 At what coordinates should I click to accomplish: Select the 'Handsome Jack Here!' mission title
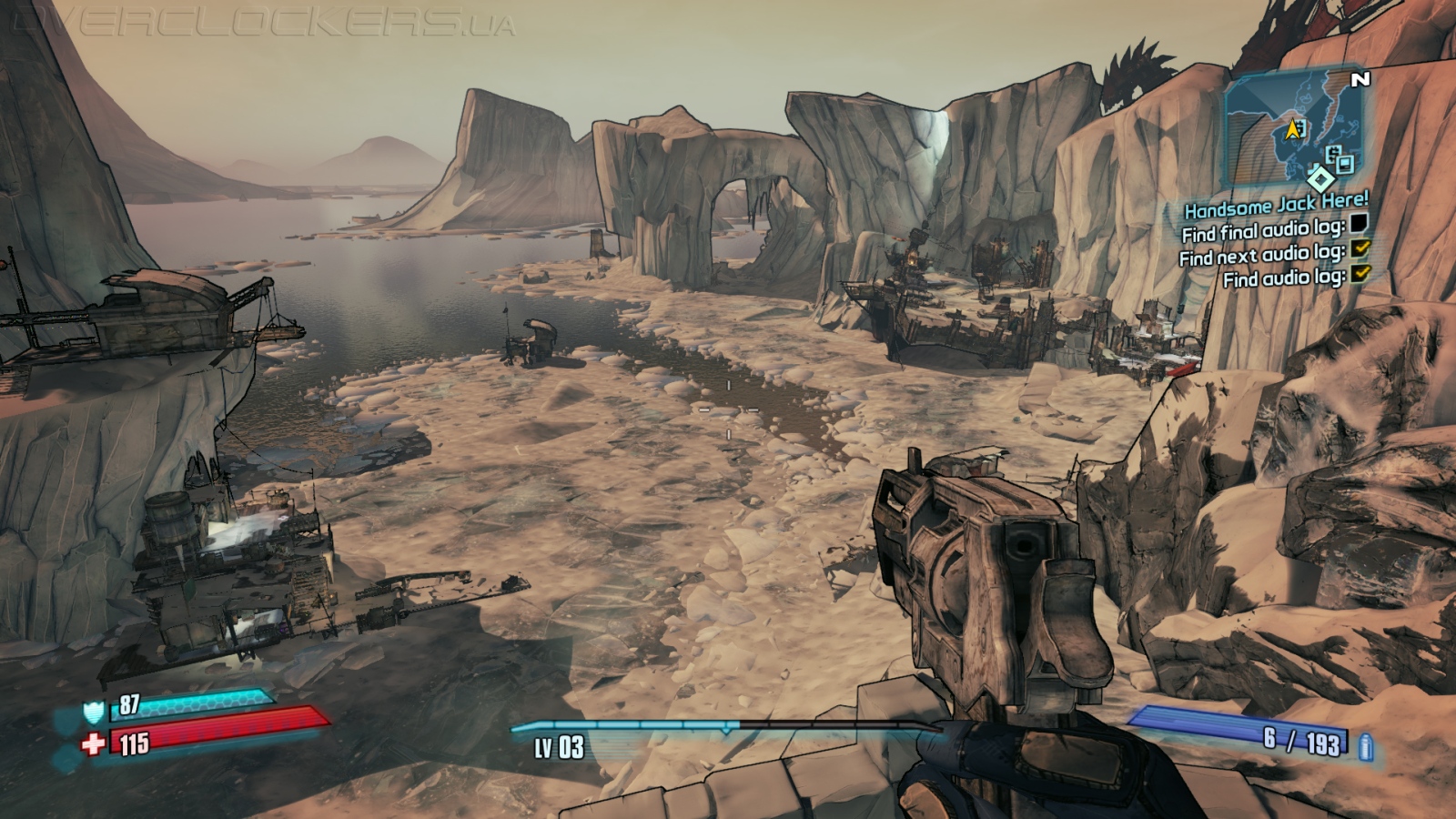1276,204
